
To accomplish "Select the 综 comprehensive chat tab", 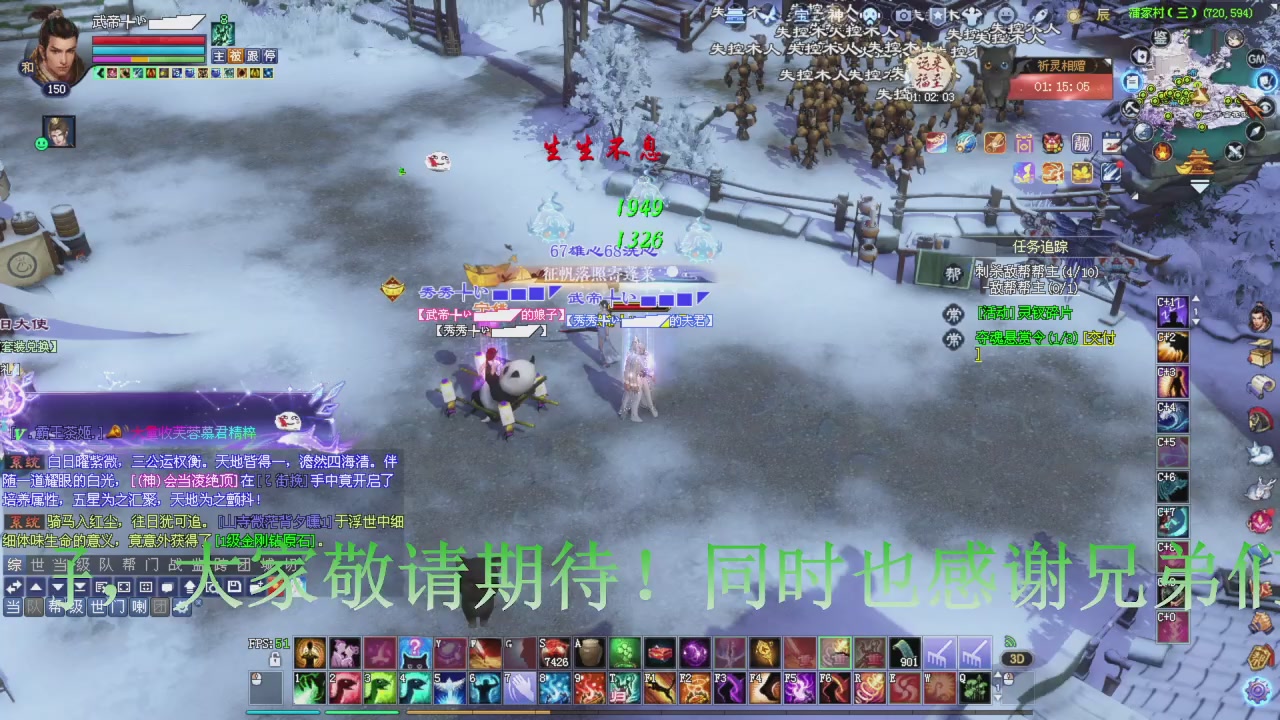I will 14,565.
